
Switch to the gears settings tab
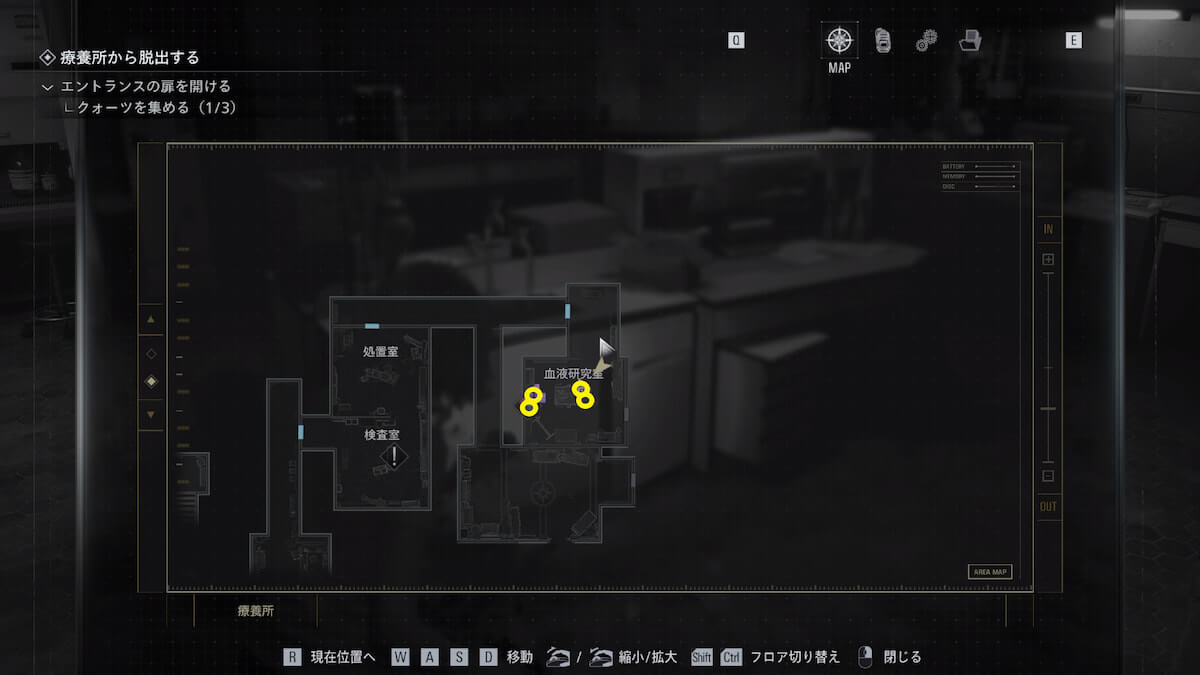pos(926,40)
